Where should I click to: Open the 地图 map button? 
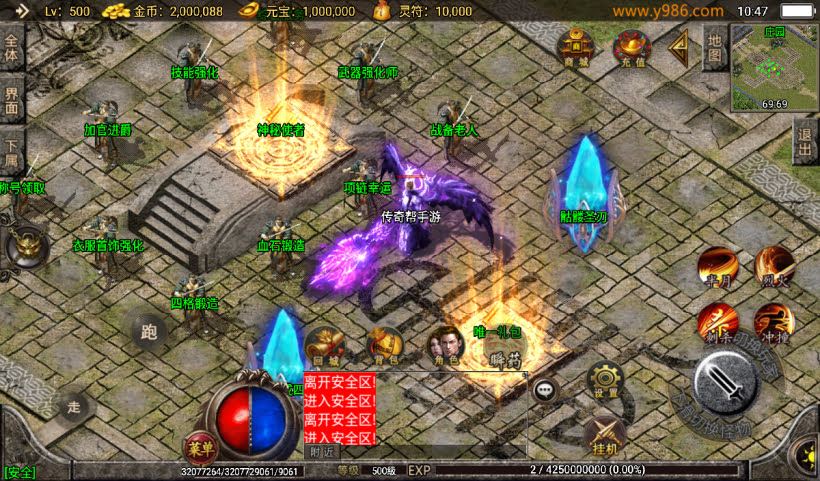pyautogui.click(x=713, y=46)
